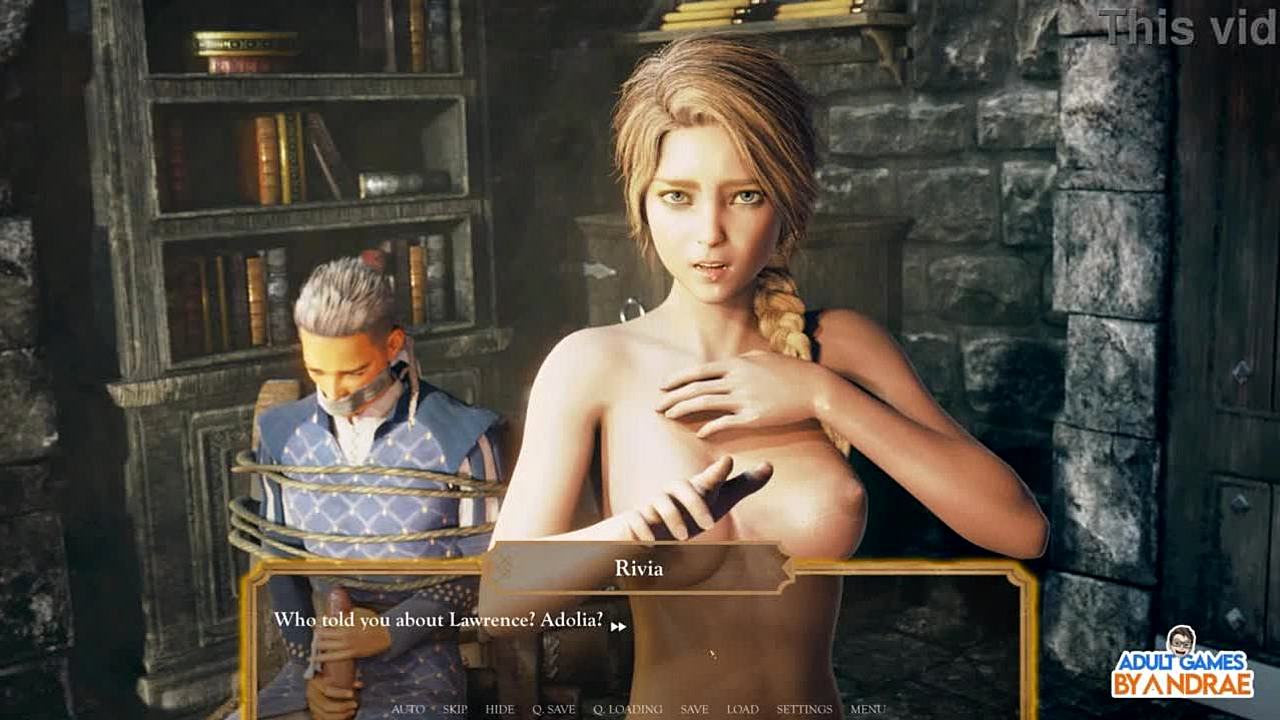This screenshot has width=1280, height=720.
Task: Return to the main Menu
Action: click(x=867, y=709)
